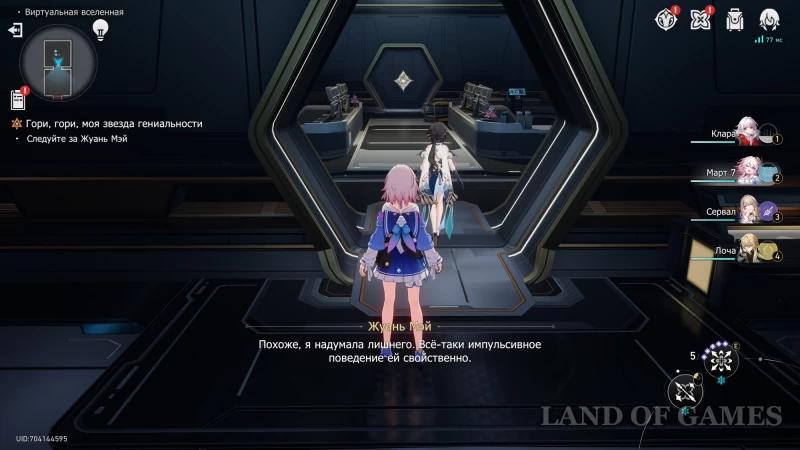Image resolution: width=800 pixels, height=450 pixels.
Task: Open the lightbulb hint icon
Action: pos(100,29)
